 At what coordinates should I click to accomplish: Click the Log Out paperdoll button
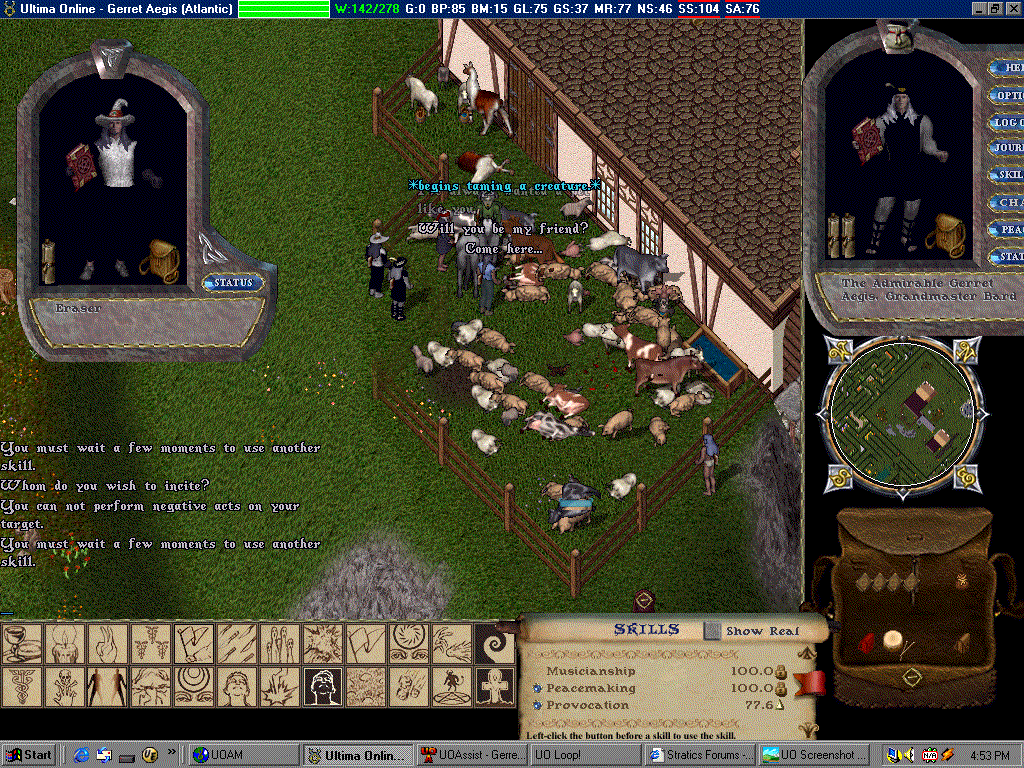(x=1006, y=122)
